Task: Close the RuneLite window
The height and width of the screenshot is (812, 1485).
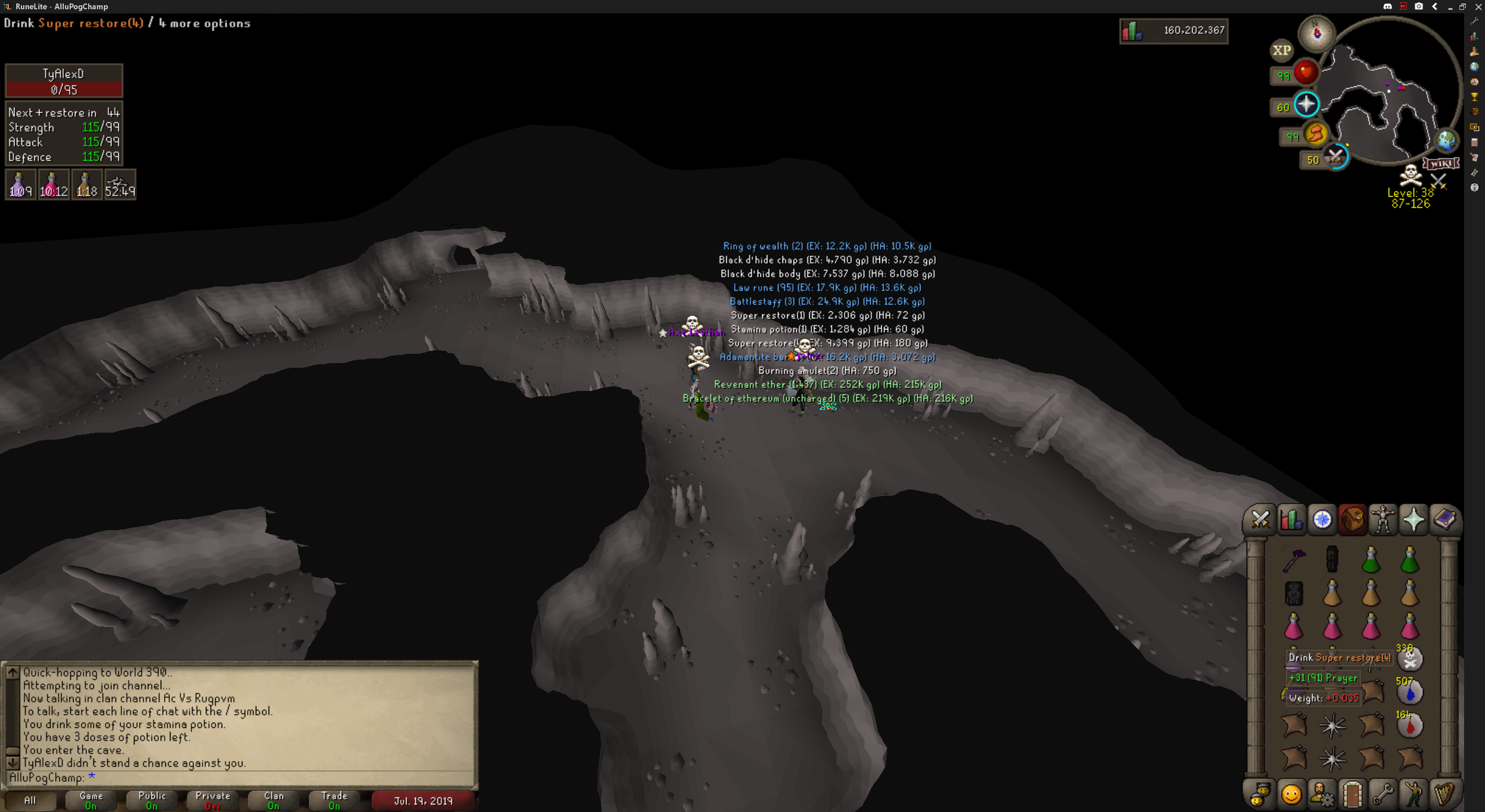Action: click(x=1477, y=6)
